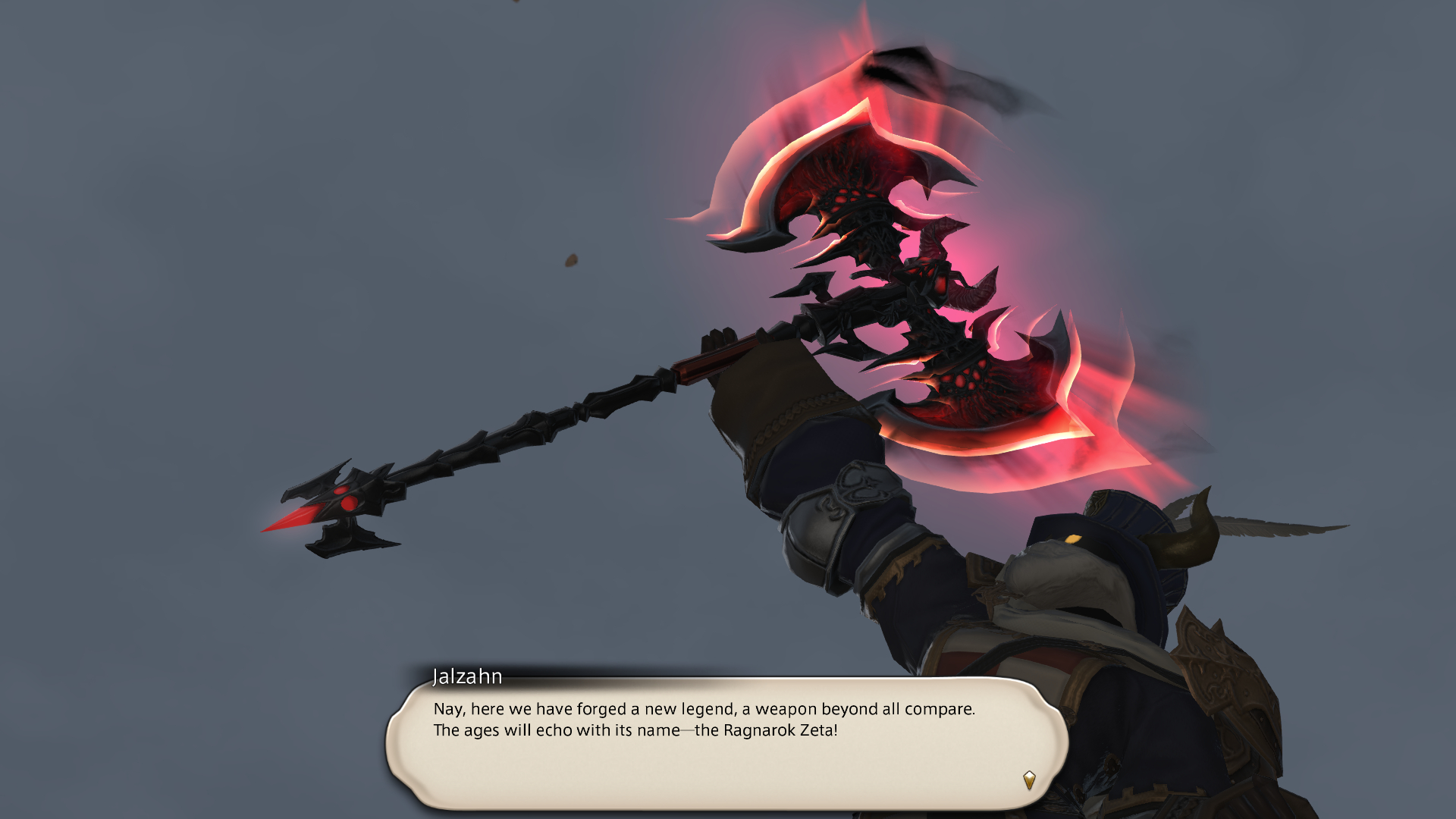Screen dimensions: 1456x819
Task: Advance Jalzahn's dialogue with the yellow arrow
Action: tap(1028, 780)
